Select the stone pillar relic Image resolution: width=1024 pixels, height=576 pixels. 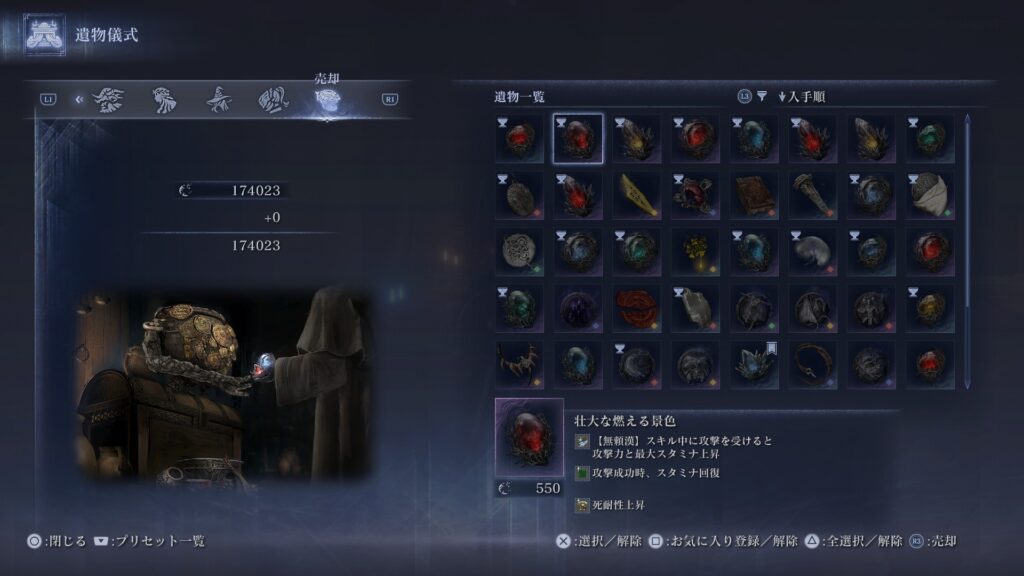(x=814, y=195)
